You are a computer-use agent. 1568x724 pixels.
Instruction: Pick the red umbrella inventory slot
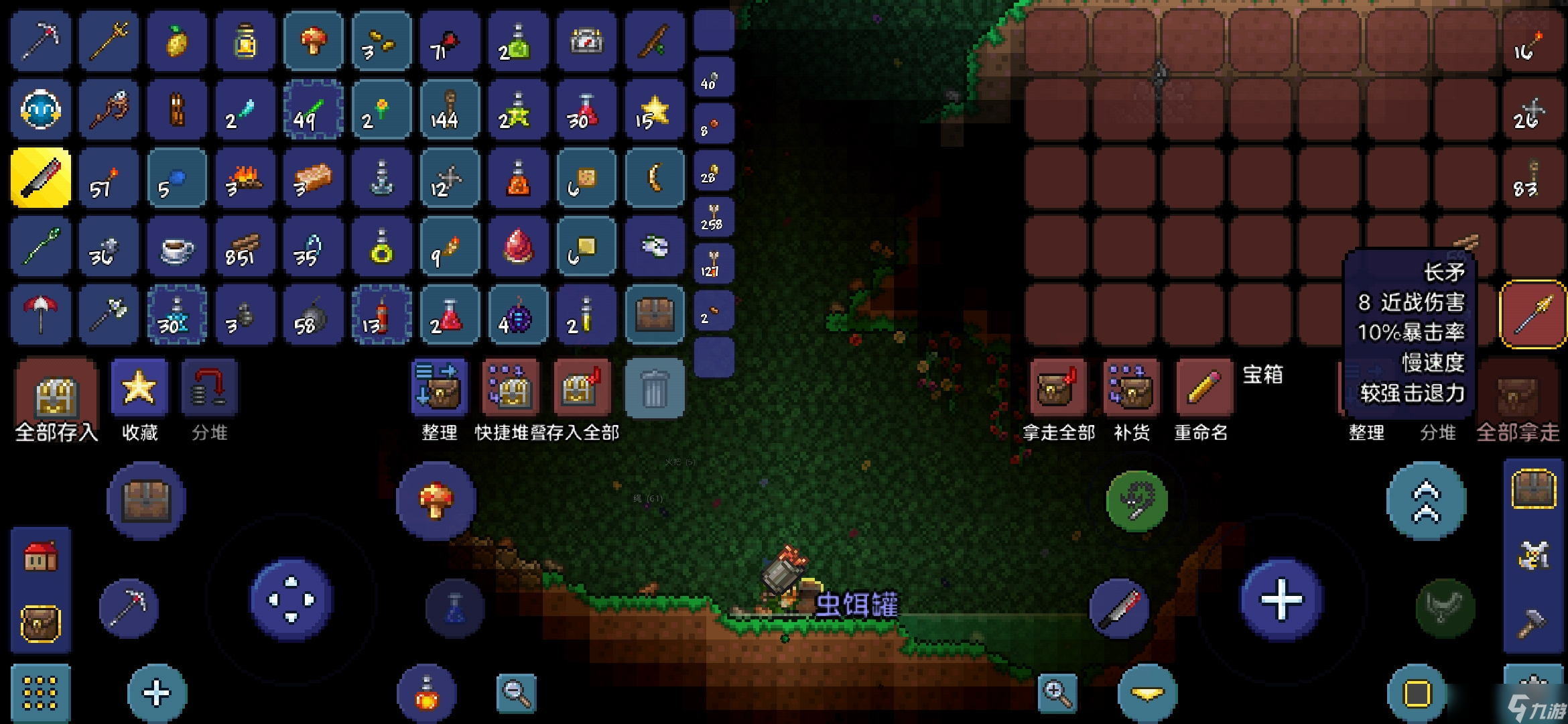41,314
